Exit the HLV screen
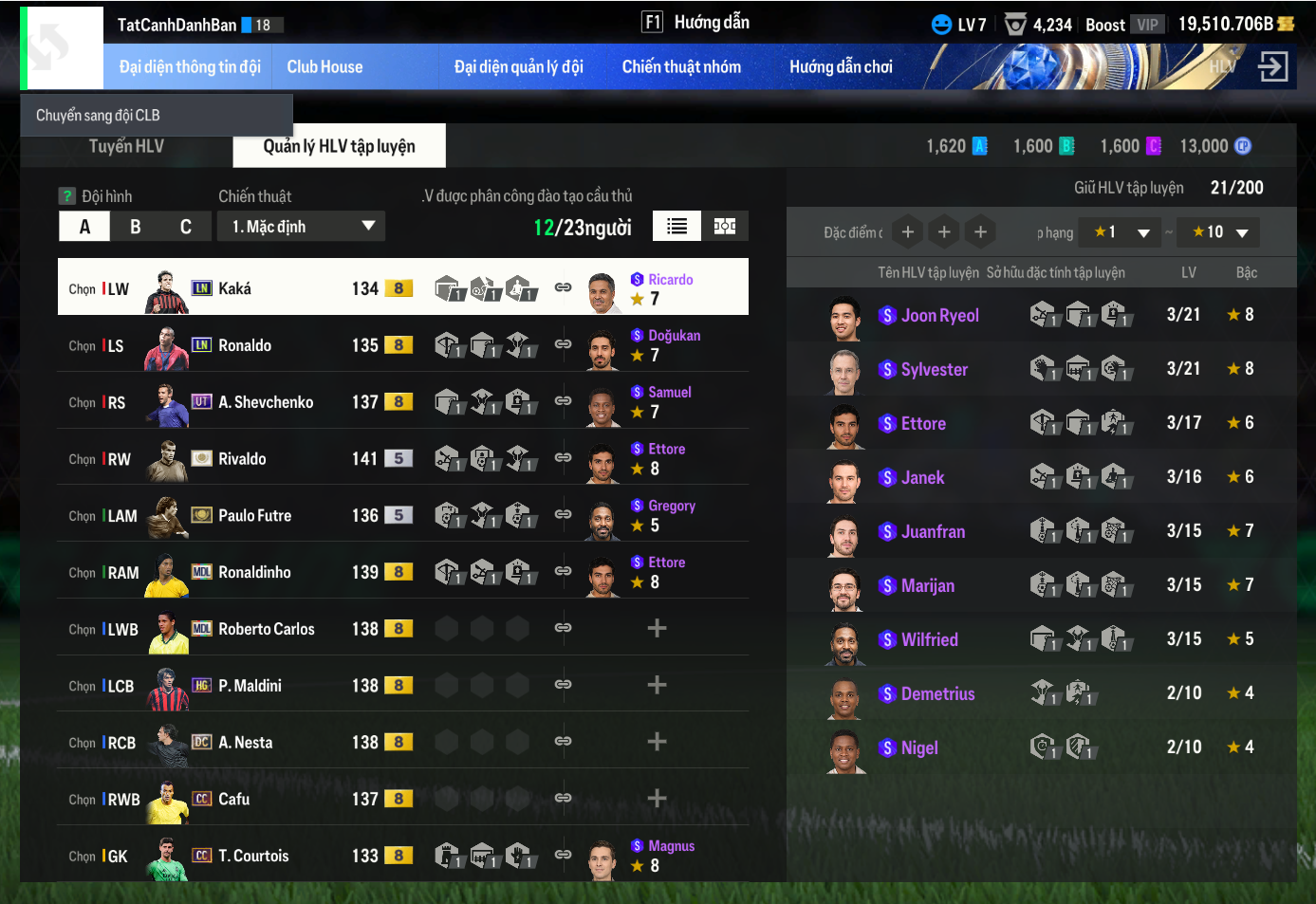Screen dimensions: 1316x904 [1272, 67]
